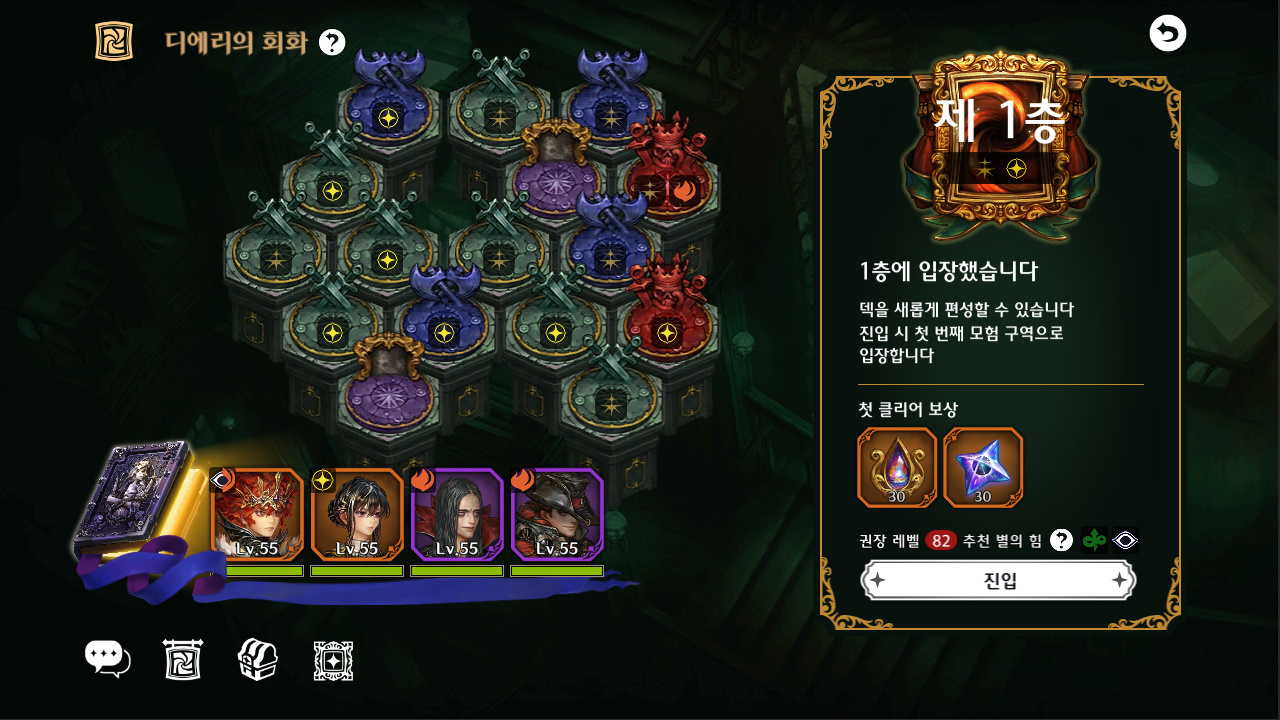This screenshot has width=1280, height=720.
Task: View the blue star crystal reward
Action: click(x=983, y=467)
